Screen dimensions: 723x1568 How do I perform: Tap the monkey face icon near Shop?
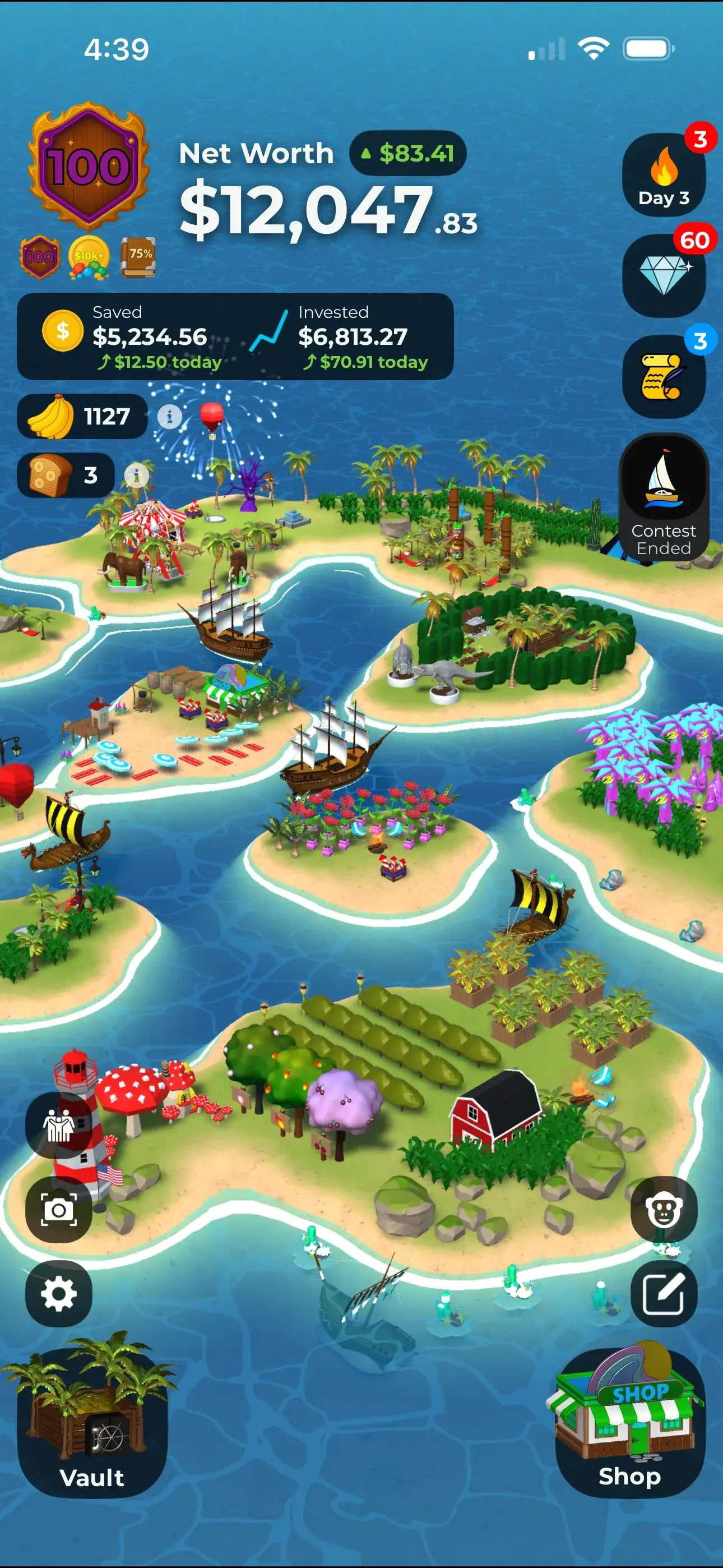click(x=662, y=1209)
